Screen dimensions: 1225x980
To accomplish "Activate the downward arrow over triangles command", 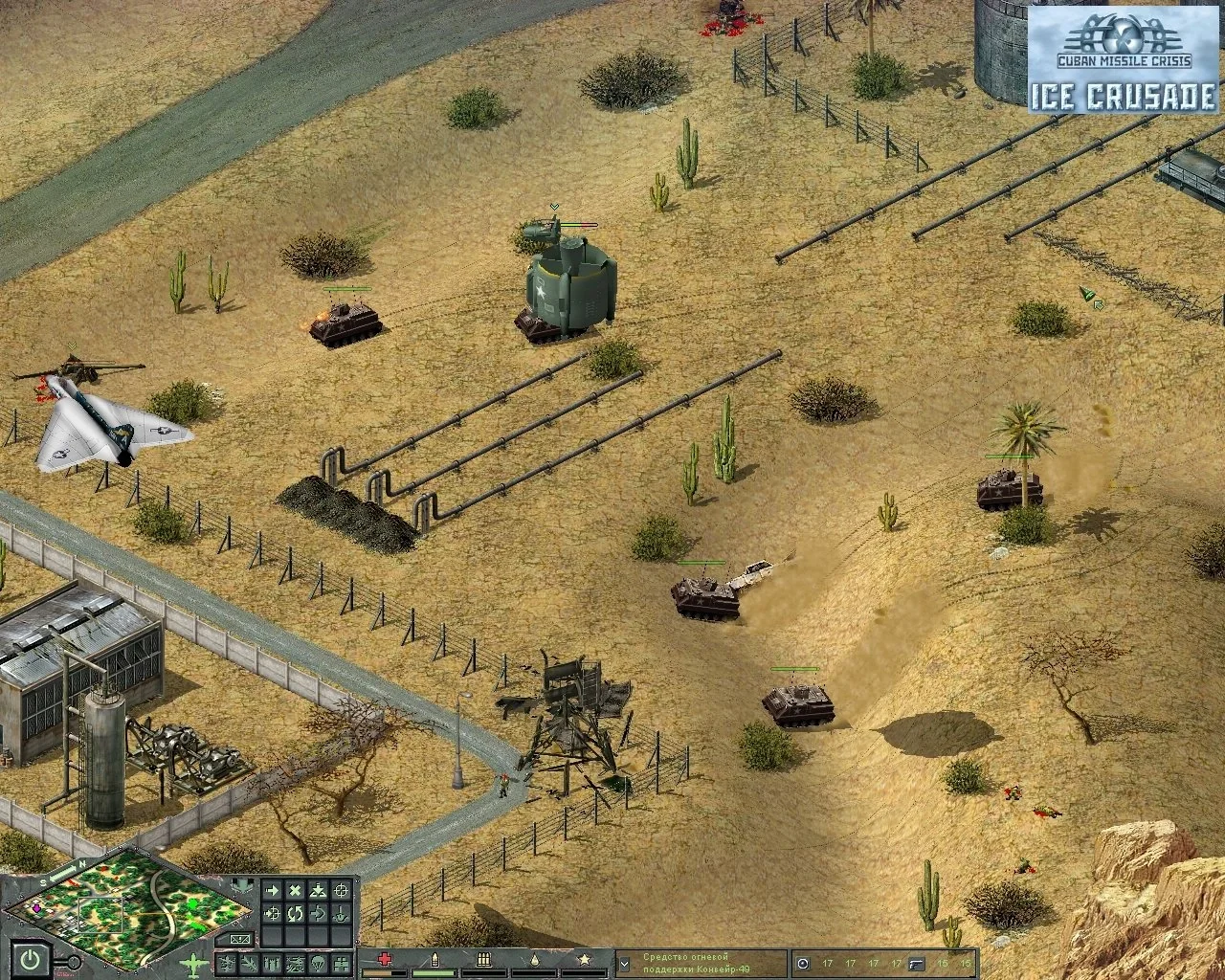I will tap(319, 892).
